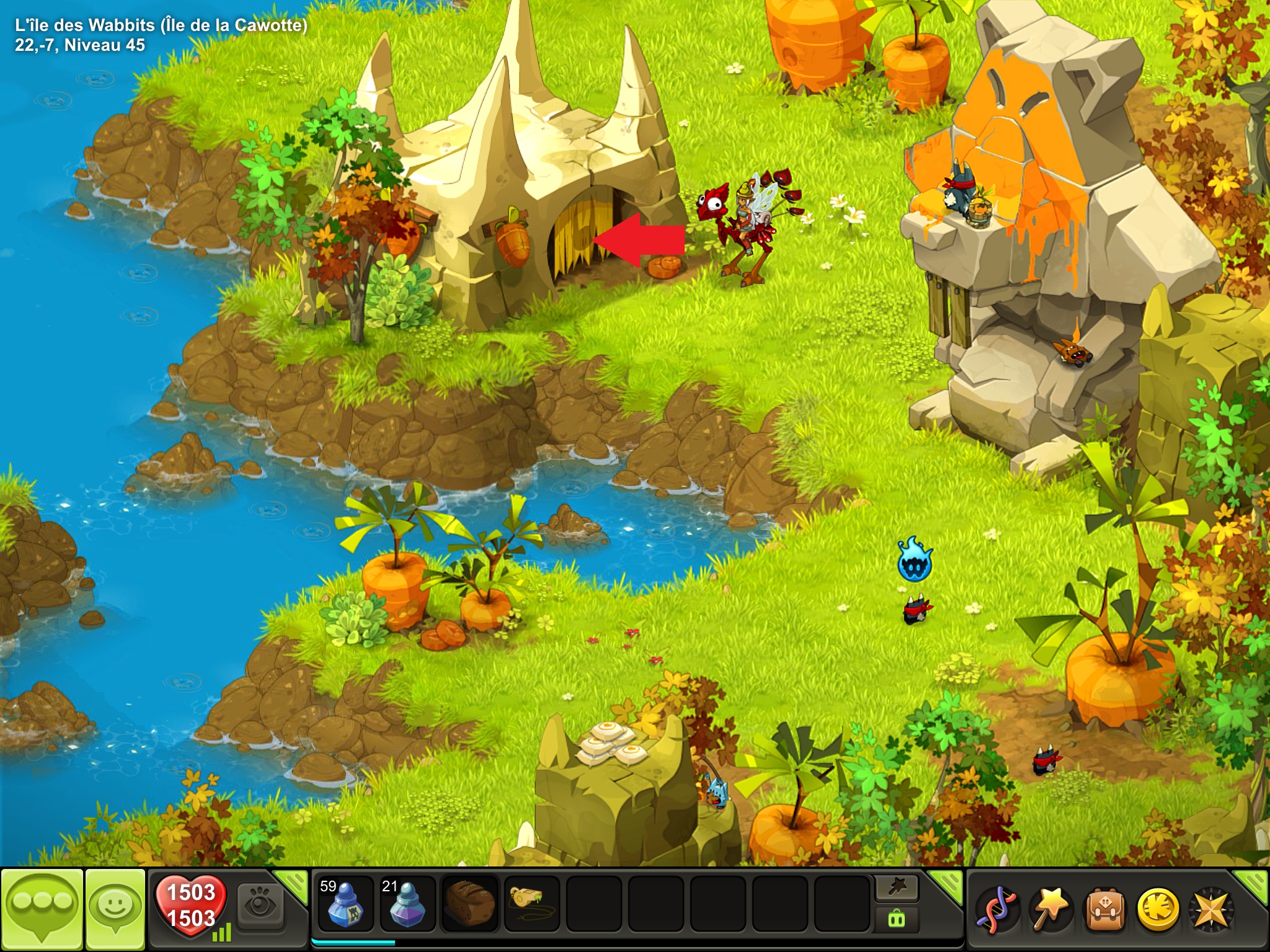Image resolution: width=1270 pixels, height=952 pixels.
Task: Select the bread loaf hotbar slot
Action: click(469, 905)
